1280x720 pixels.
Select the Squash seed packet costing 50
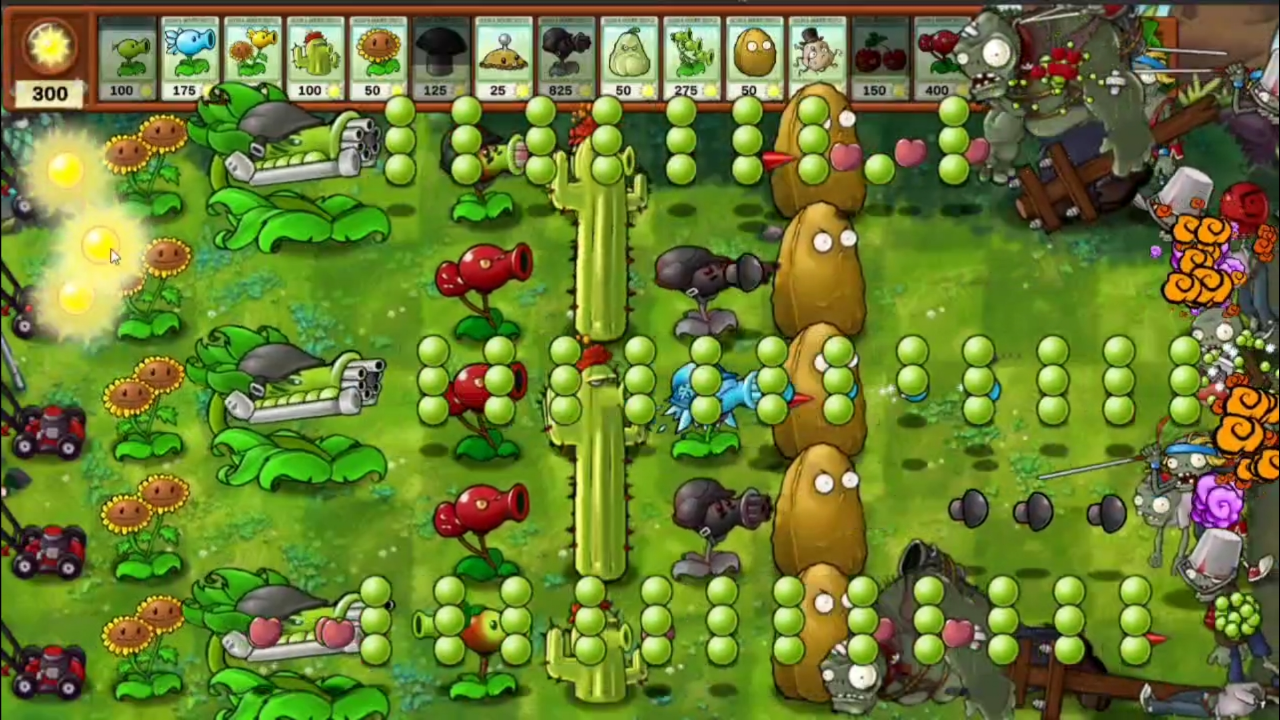tap(624, 55)
